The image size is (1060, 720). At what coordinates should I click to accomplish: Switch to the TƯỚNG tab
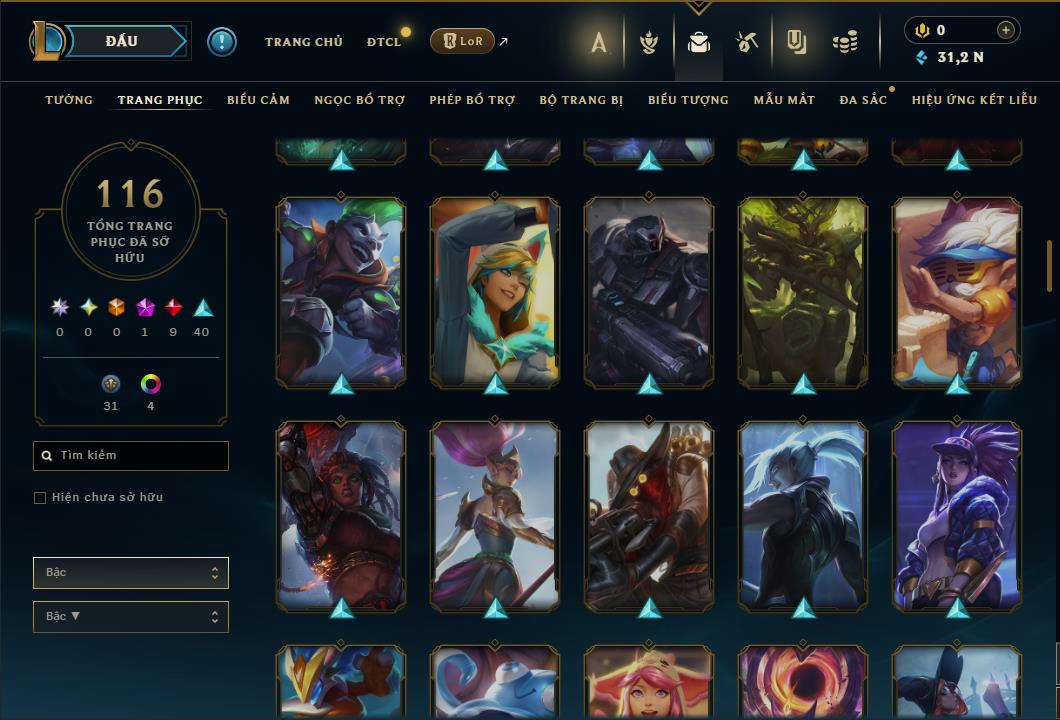coord(69,100)
